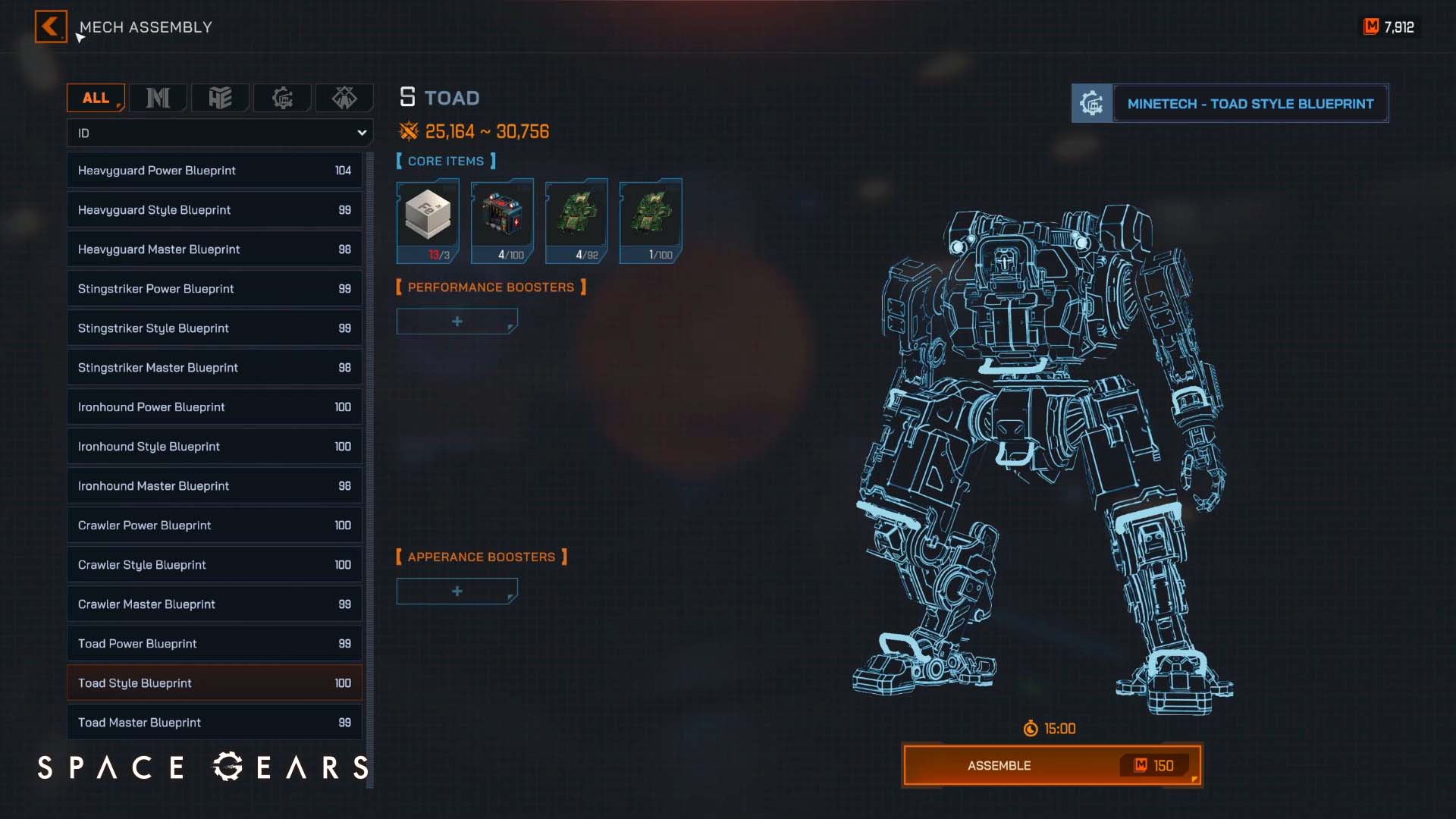Select Stingstriker Master Blueprint row
Image resolution: width=1456 pixels, height=819 pixels.
214,368
